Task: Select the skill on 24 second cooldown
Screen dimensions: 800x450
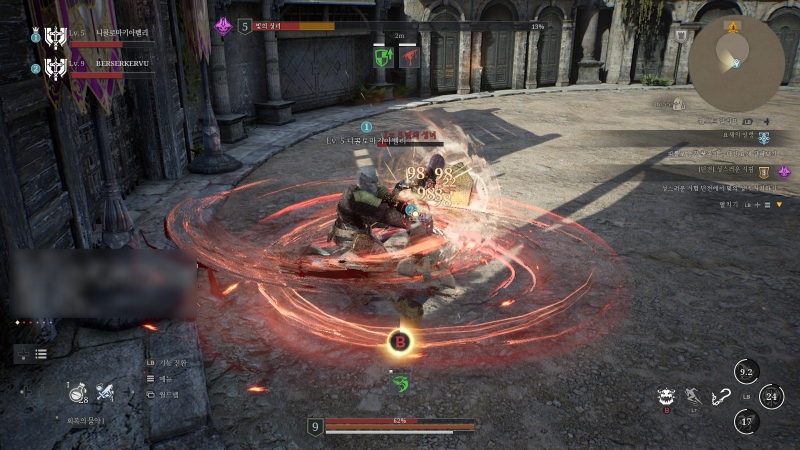Action: tap(771, 396)
